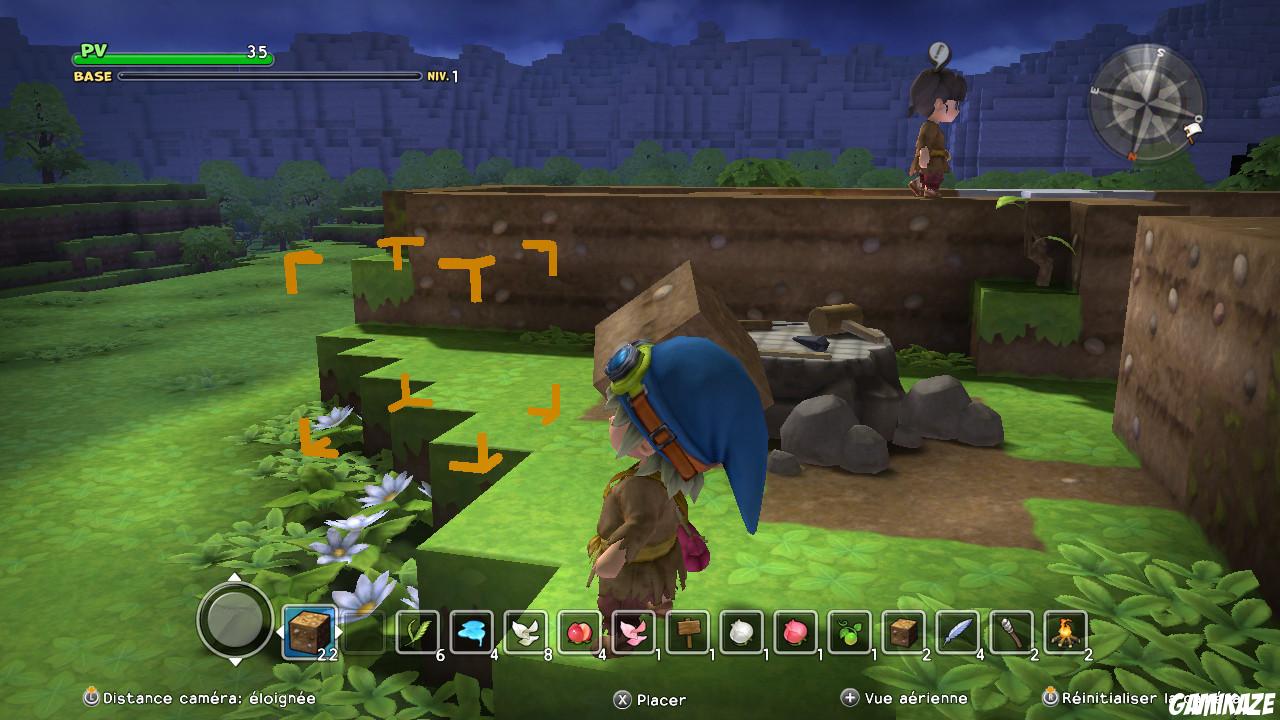Select the pink petals item
1280x720 pixels.
coord(633,630)
